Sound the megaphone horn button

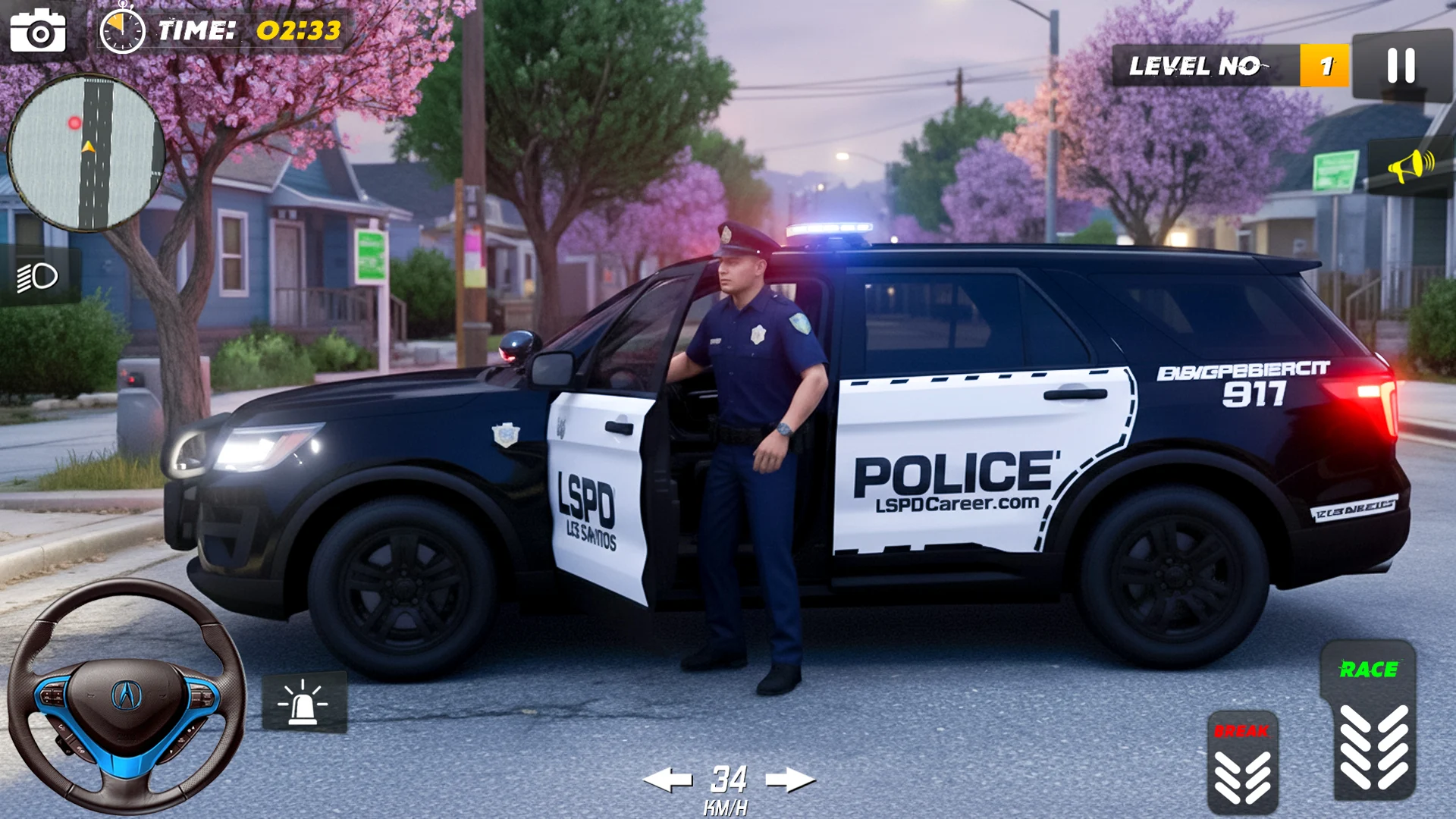(1410, 165)
